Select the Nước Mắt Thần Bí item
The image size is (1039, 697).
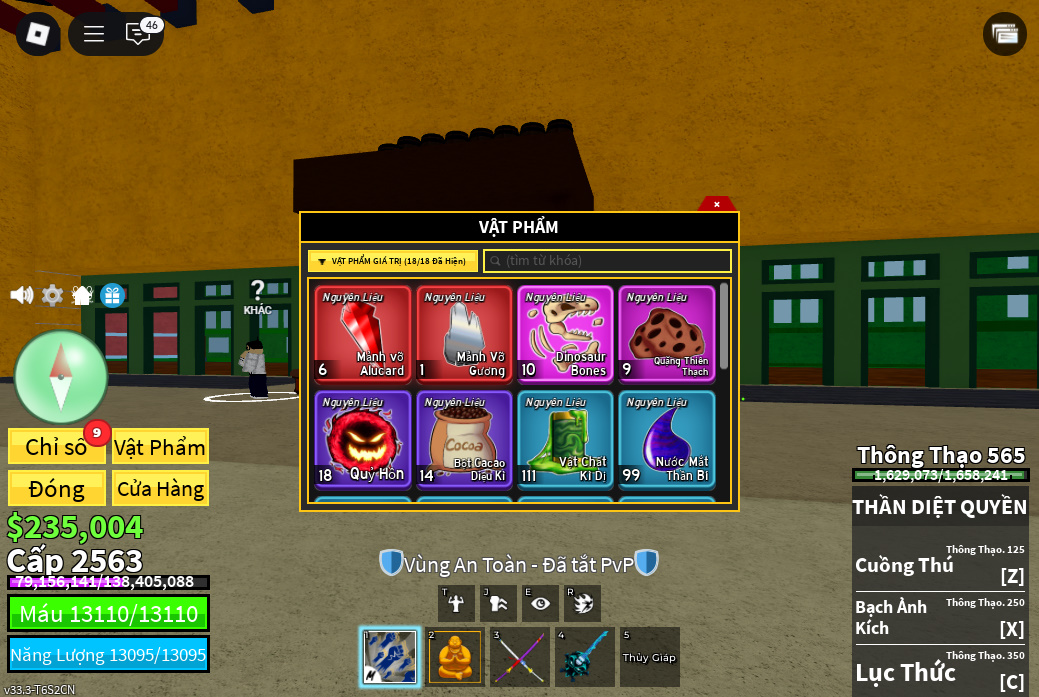point(666,439)
